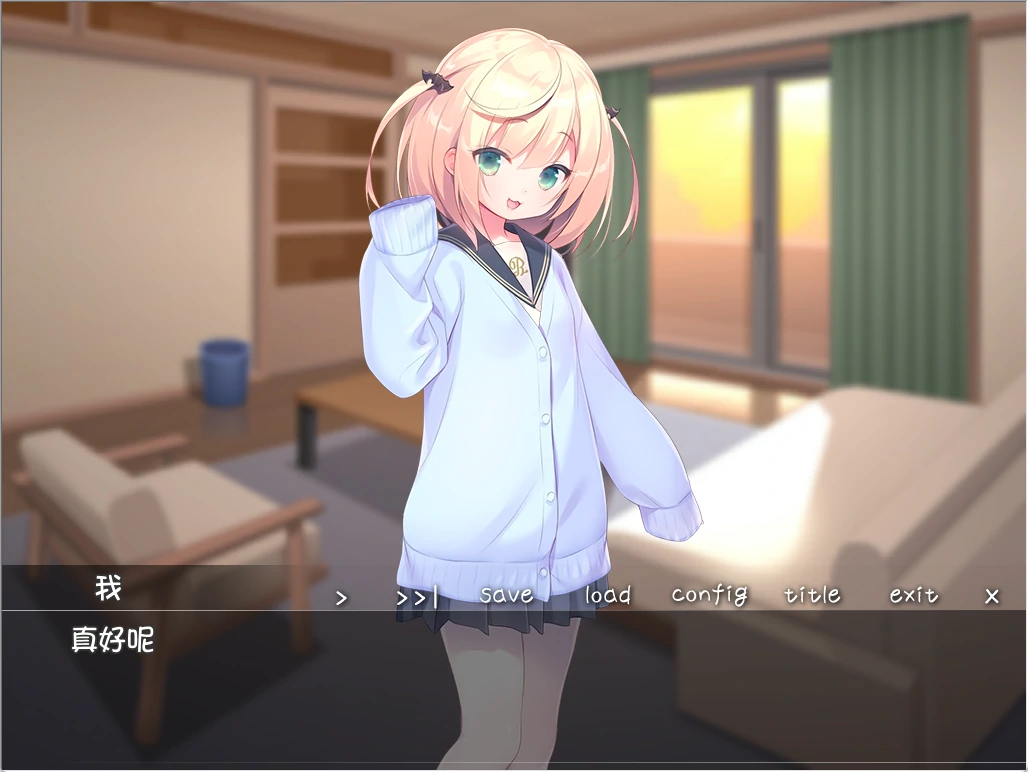This screenshot has height=772, width=1028.
Task: Open the load menu
Action: 607,595
